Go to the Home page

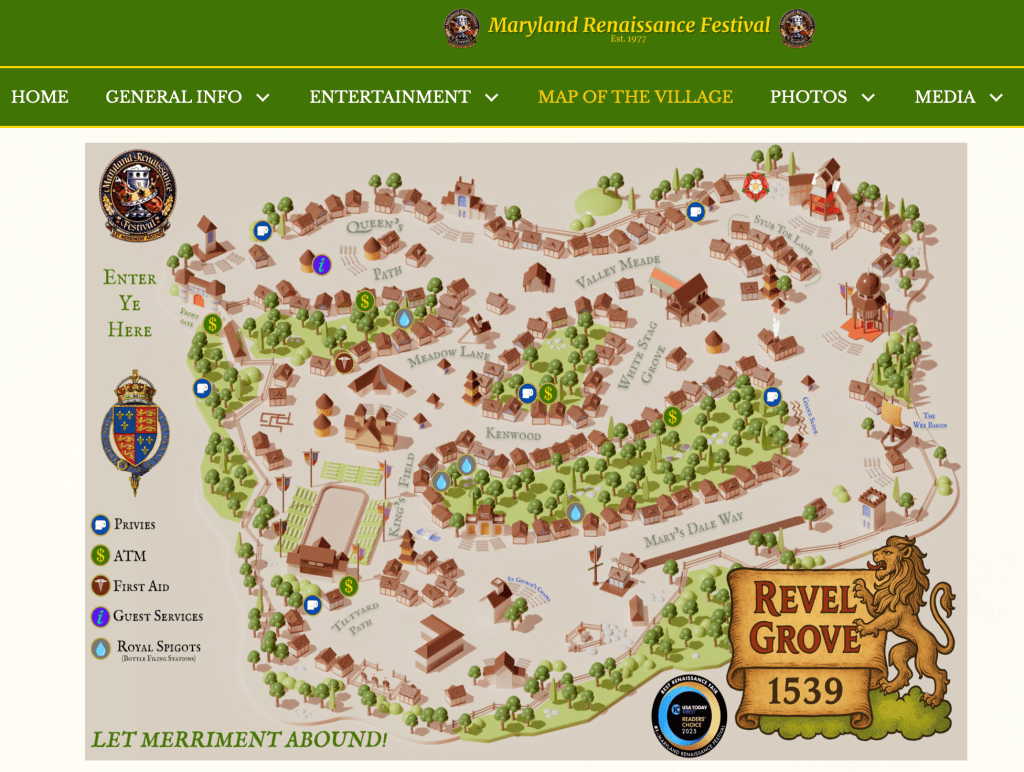40,97
